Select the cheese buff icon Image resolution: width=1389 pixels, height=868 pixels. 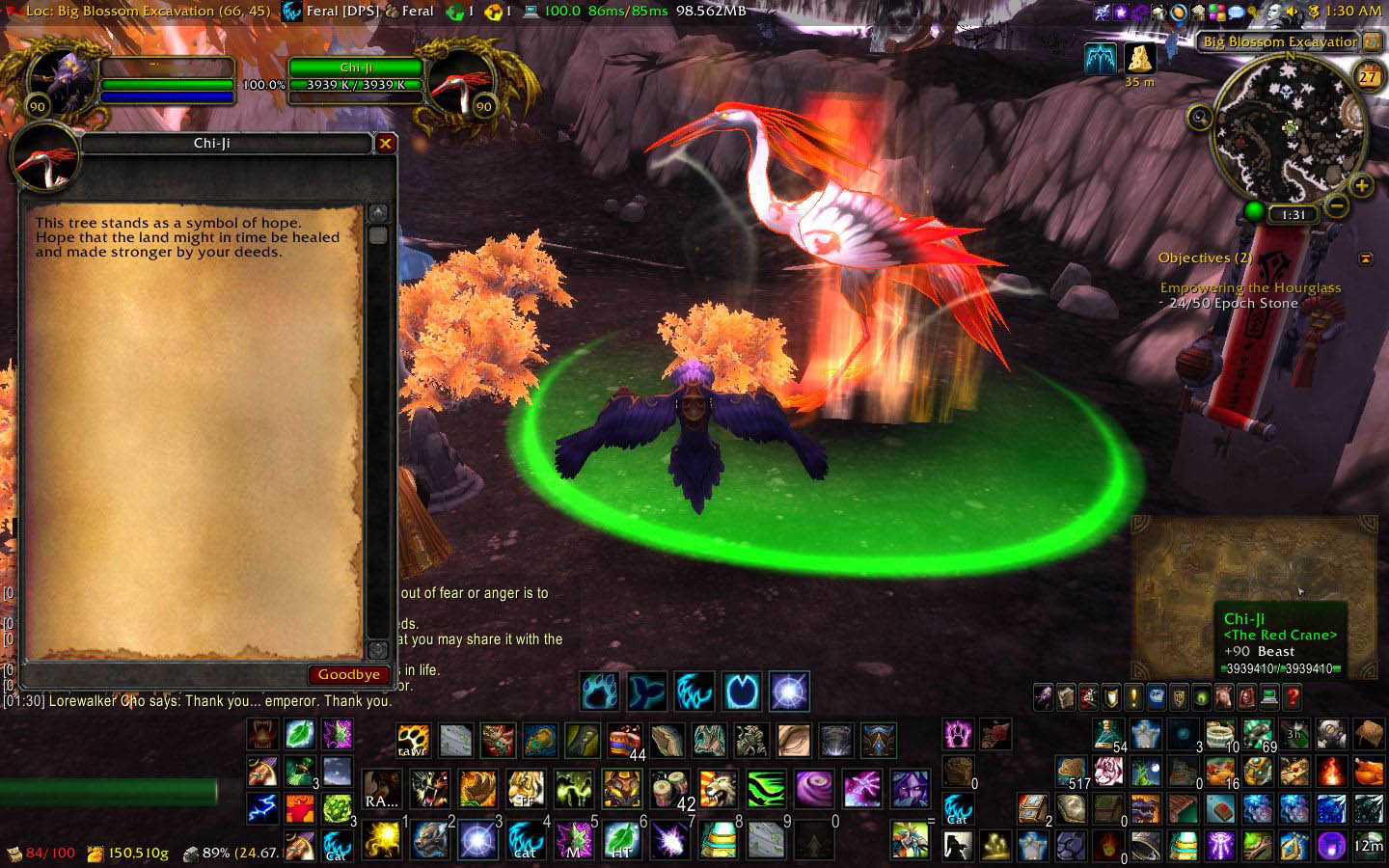coord(1141,58)
